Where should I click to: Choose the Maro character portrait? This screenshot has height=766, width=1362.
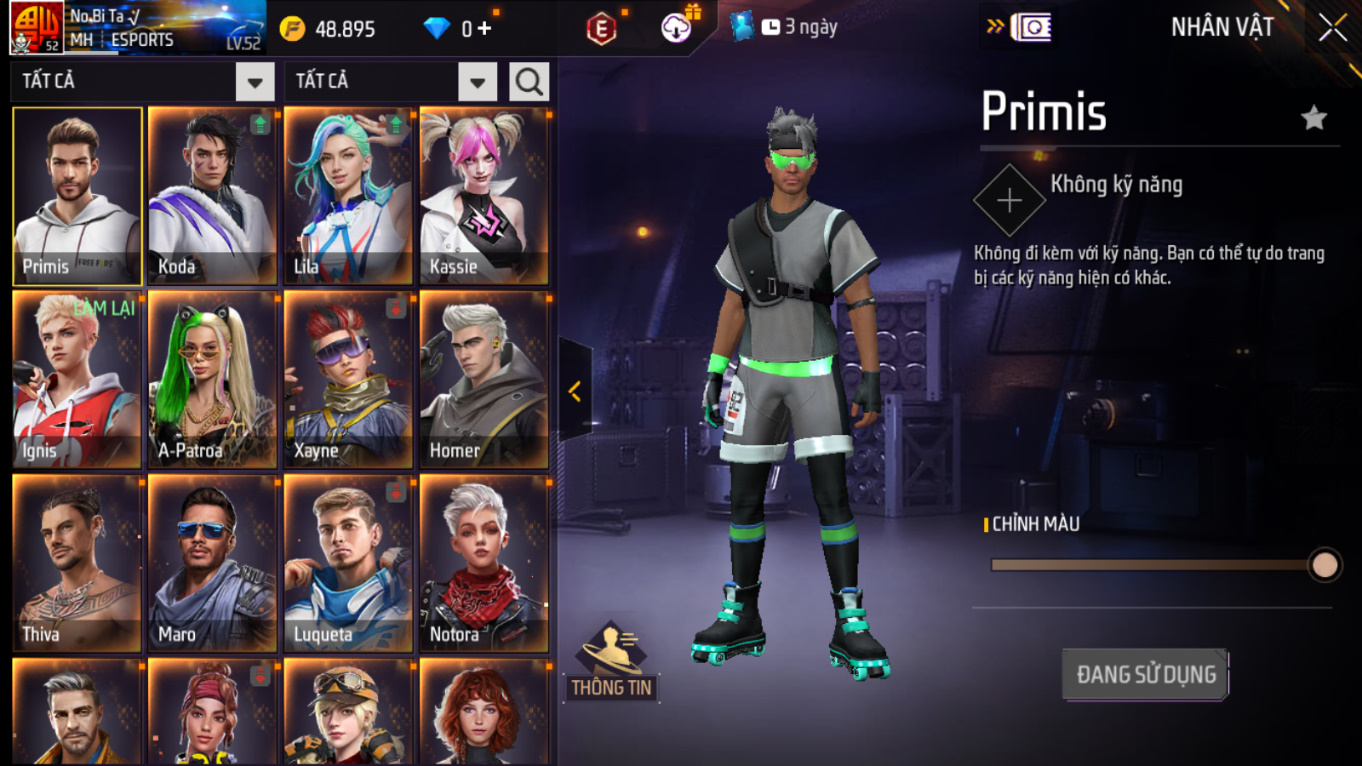click(213, 564)
